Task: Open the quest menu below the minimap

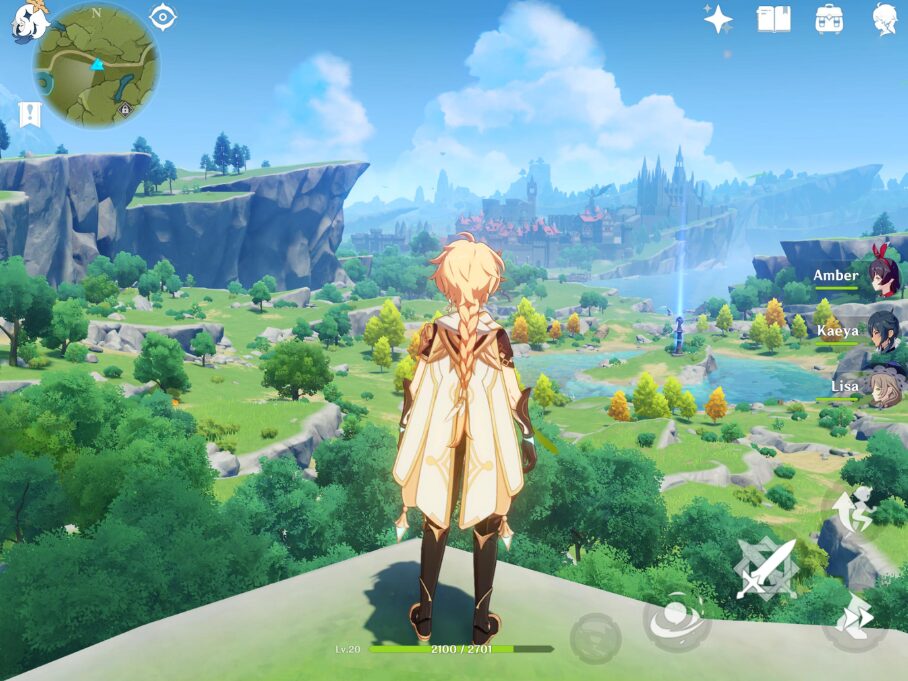Action: [x=30, y=113]
